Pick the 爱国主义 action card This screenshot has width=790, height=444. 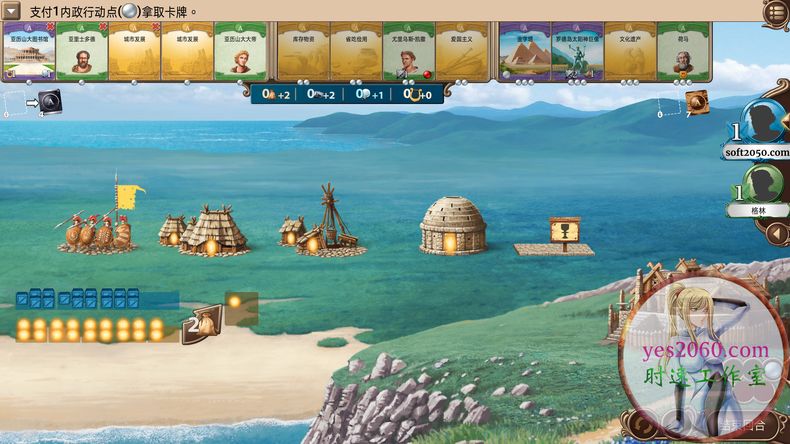click(x=461, y=52)
